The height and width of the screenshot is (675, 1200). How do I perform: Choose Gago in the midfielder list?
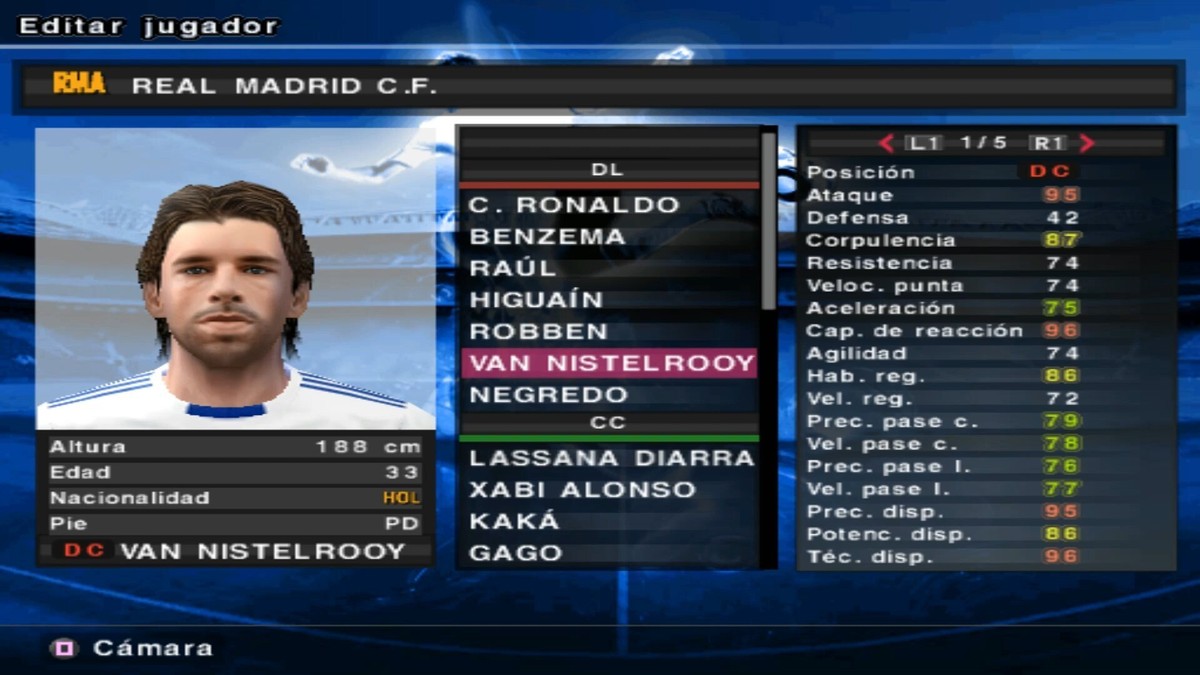(x=516, y=553)
